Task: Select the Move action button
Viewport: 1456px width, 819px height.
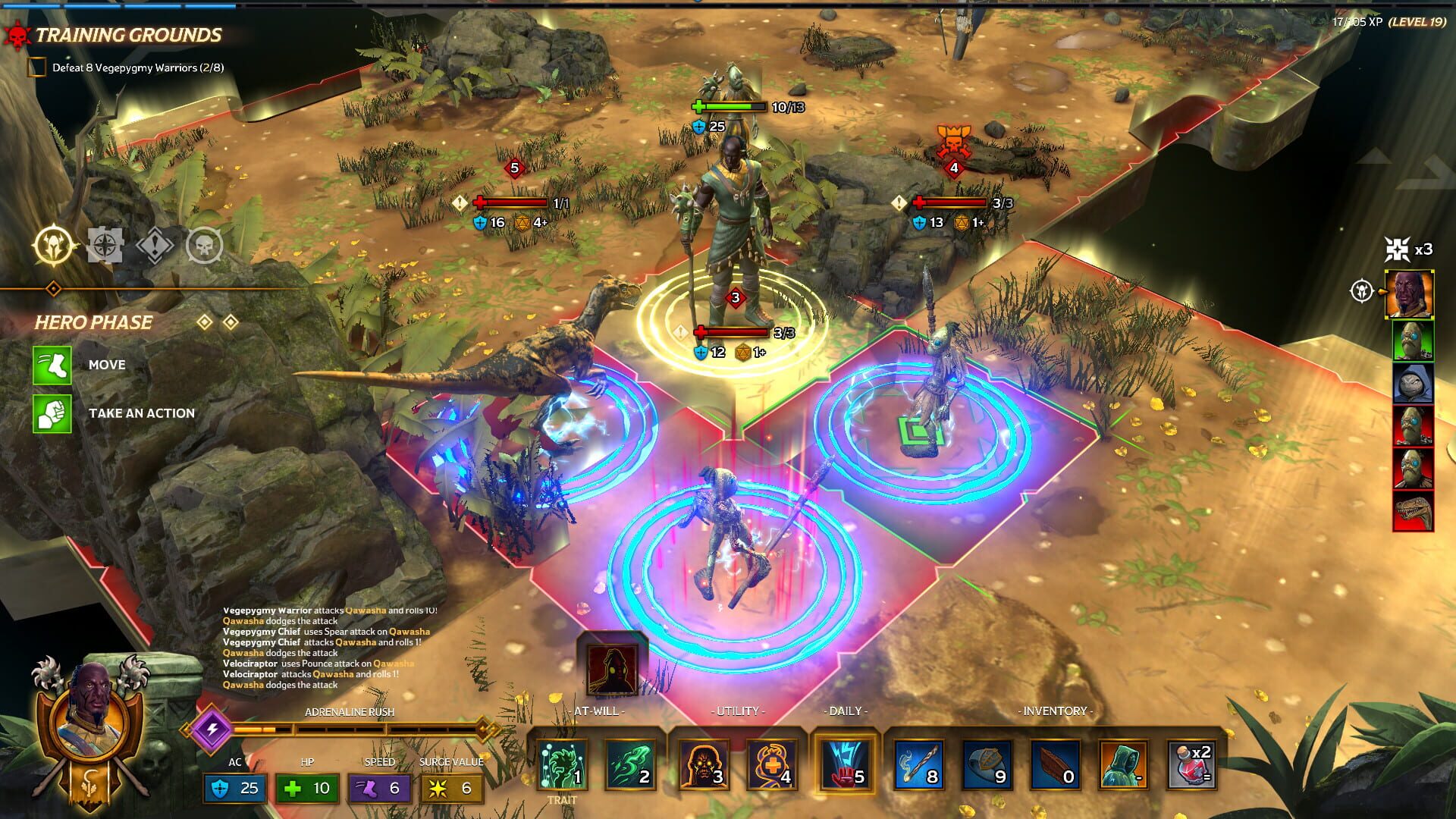Action: 52,365
